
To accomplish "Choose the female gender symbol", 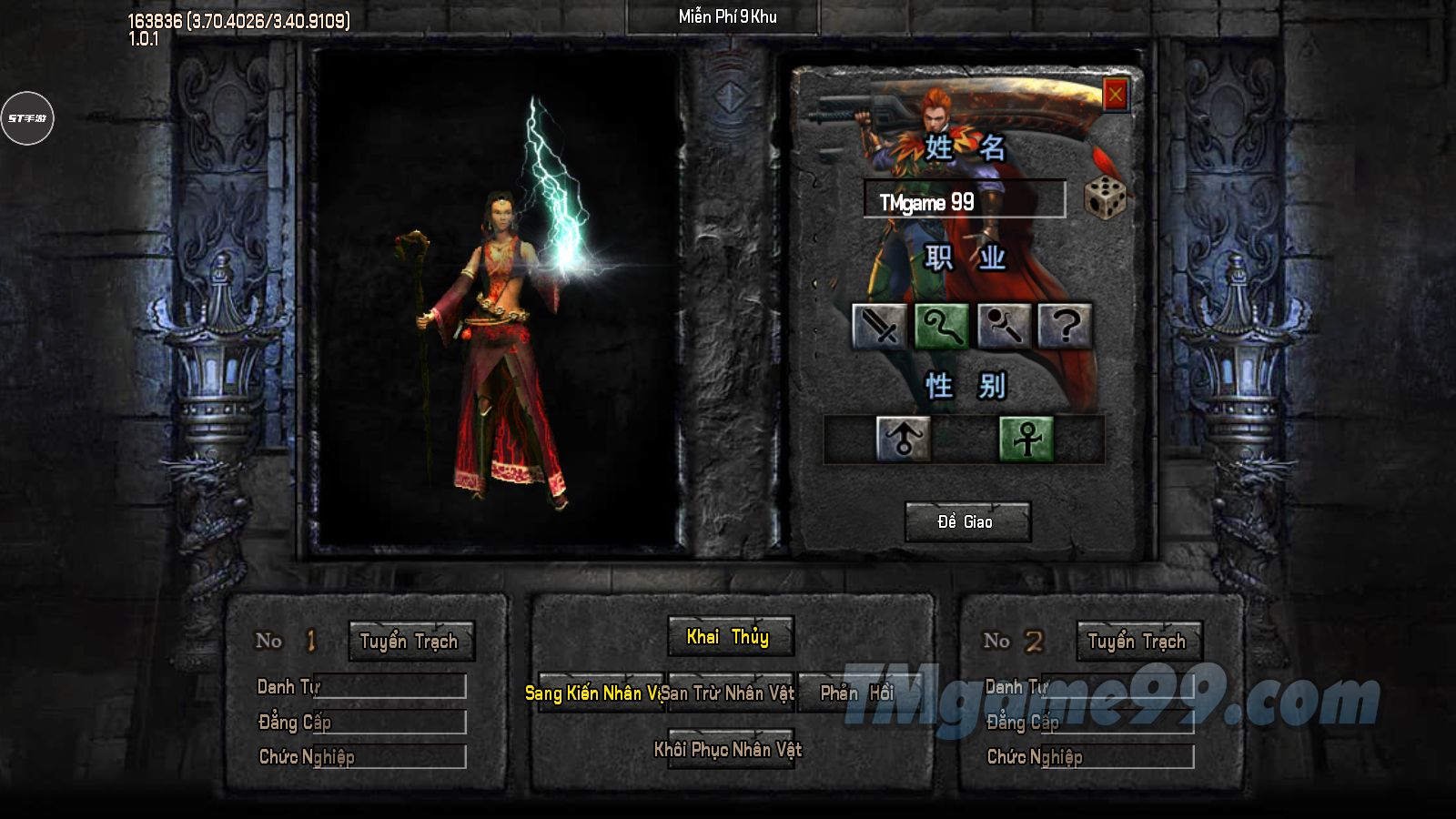I will pos(1026,439).
